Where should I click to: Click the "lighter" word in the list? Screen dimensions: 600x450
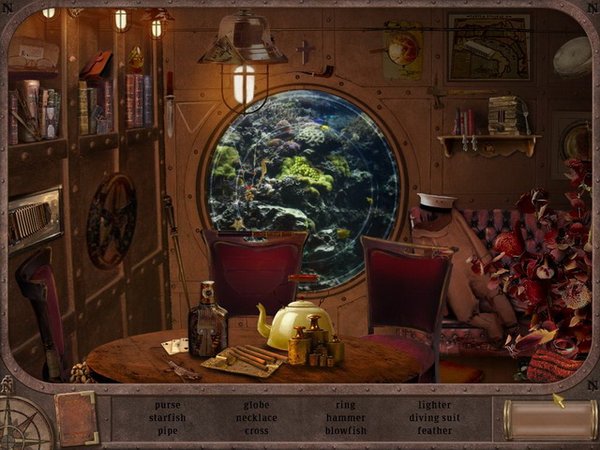coord(435,405)
